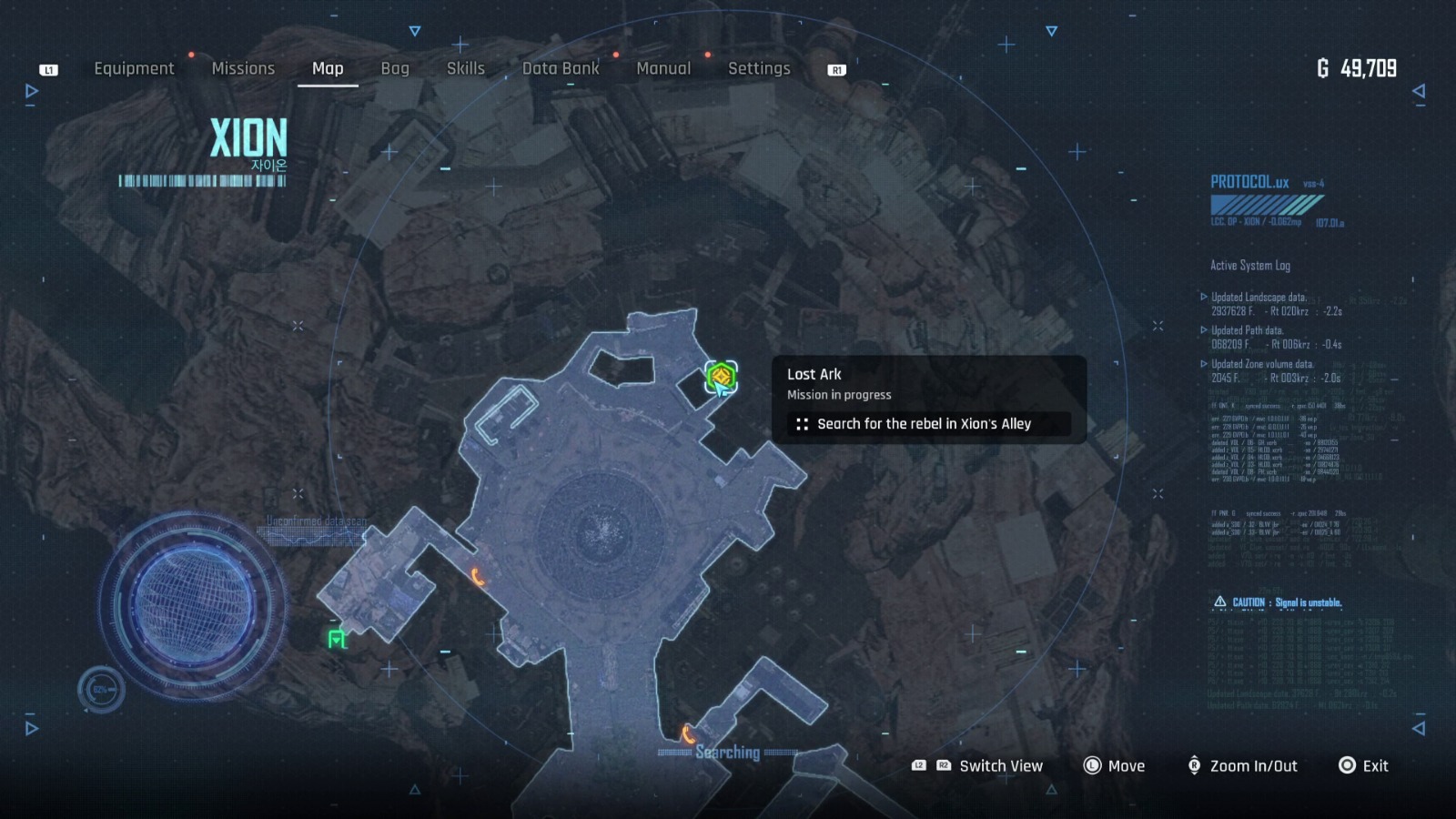The height and width of the screenshot is (819, 1456).
Task: Open the Data Bank tab
Action: [x=561, y=68]
